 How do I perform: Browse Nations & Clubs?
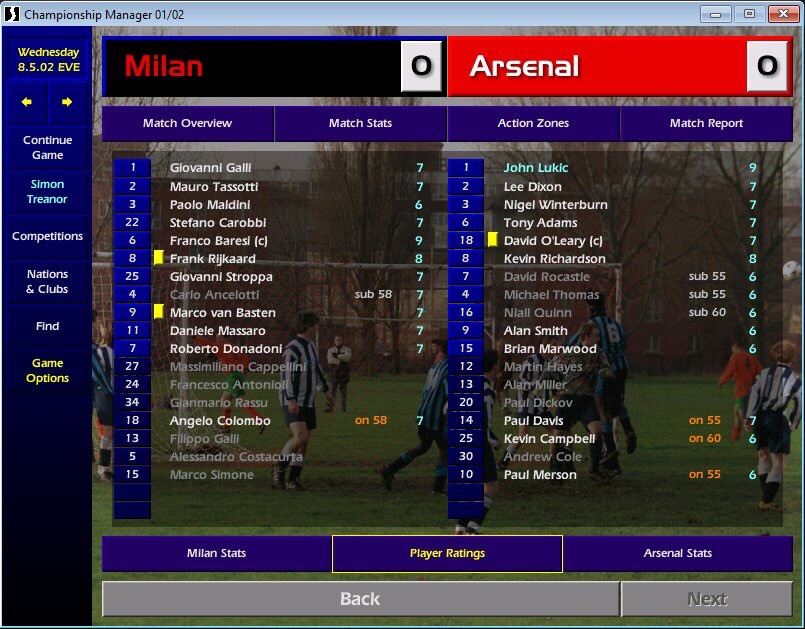[47, 282]
